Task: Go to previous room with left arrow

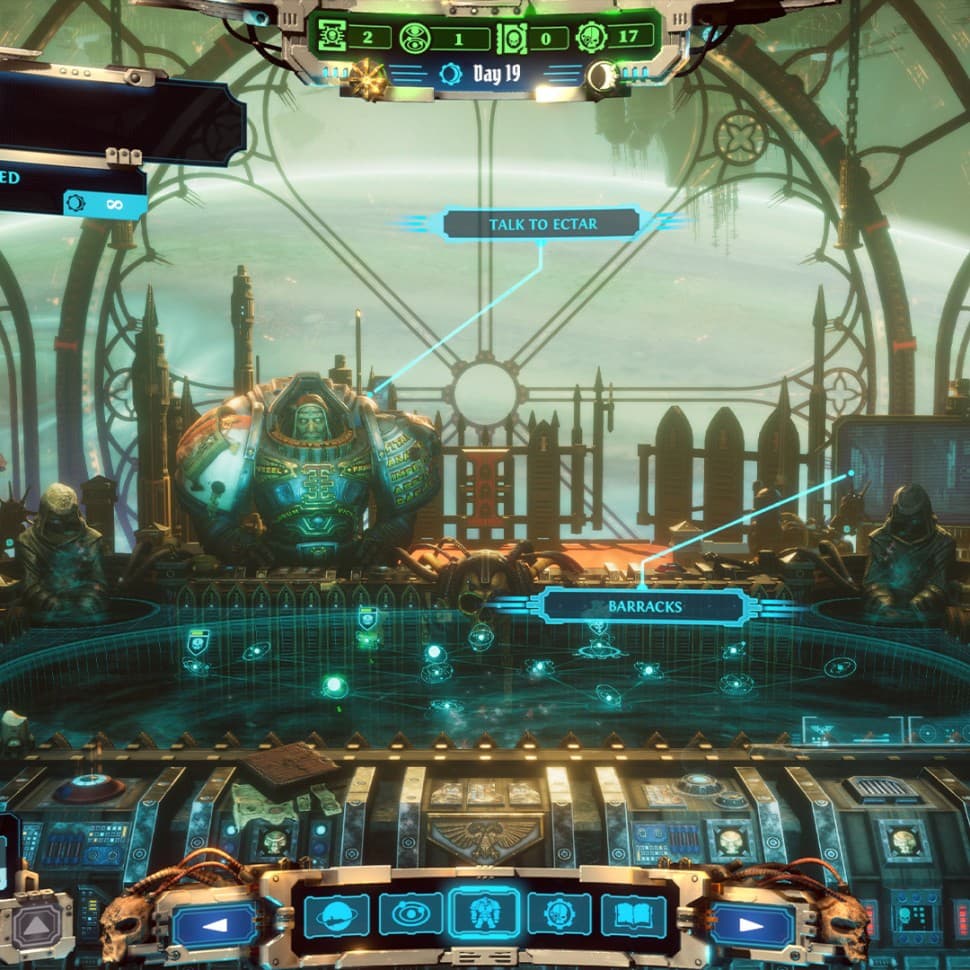Action: point(215,925)
